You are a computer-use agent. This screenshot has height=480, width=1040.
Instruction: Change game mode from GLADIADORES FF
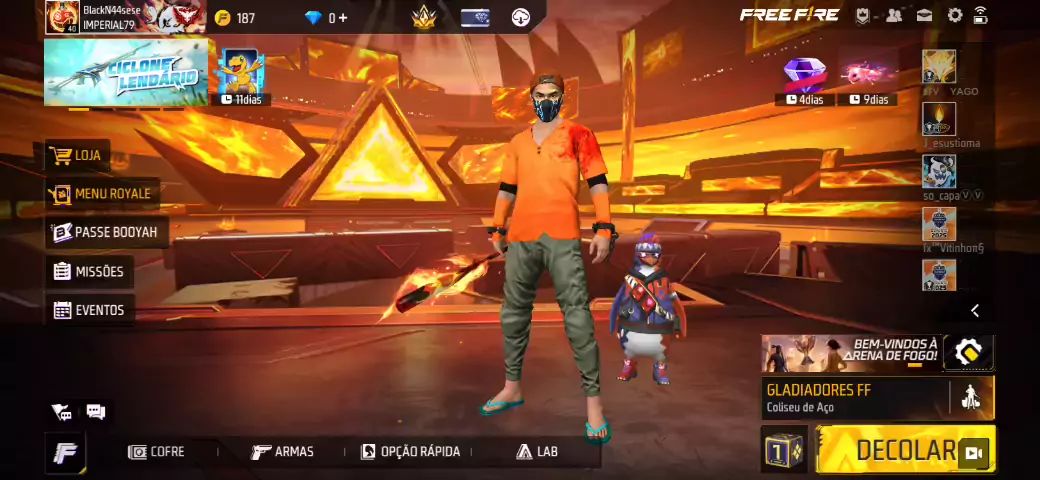click(x=856, y=397)
